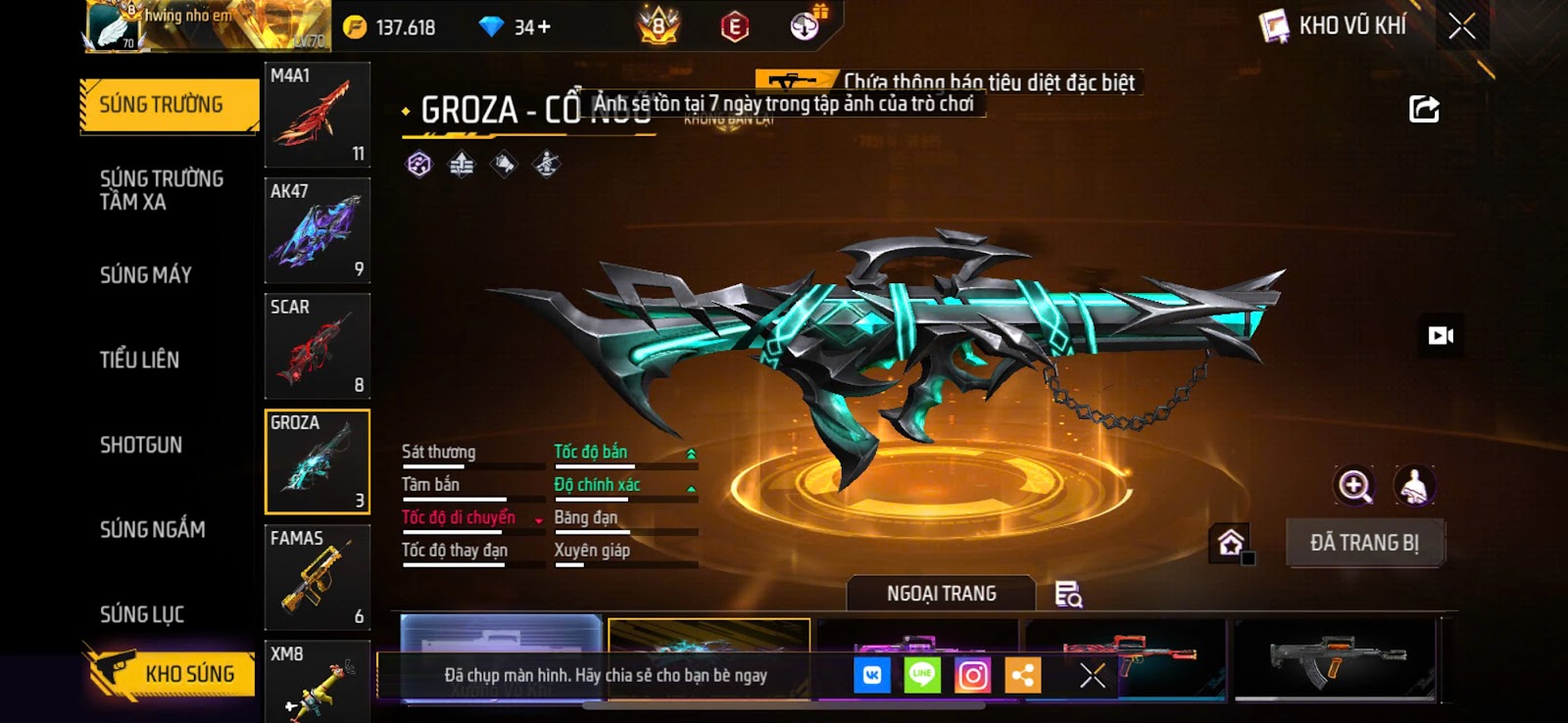Switch to Súng Trường Tầm Xa category

(x=162, y=190)
